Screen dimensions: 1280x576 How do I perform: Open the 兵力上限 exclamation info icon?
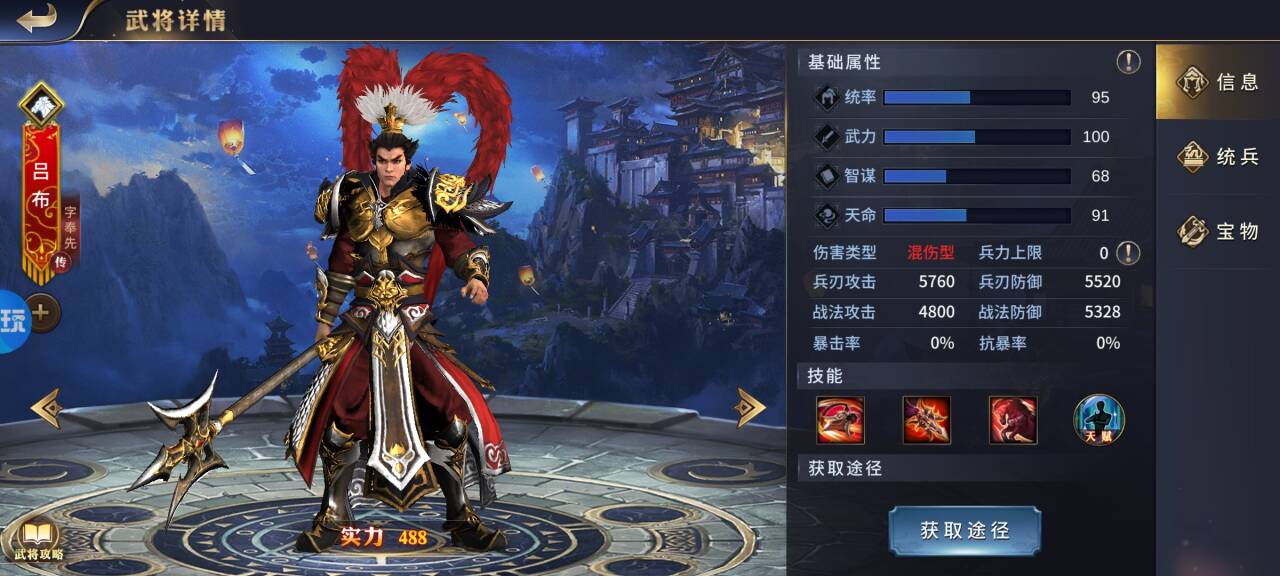1128,253
